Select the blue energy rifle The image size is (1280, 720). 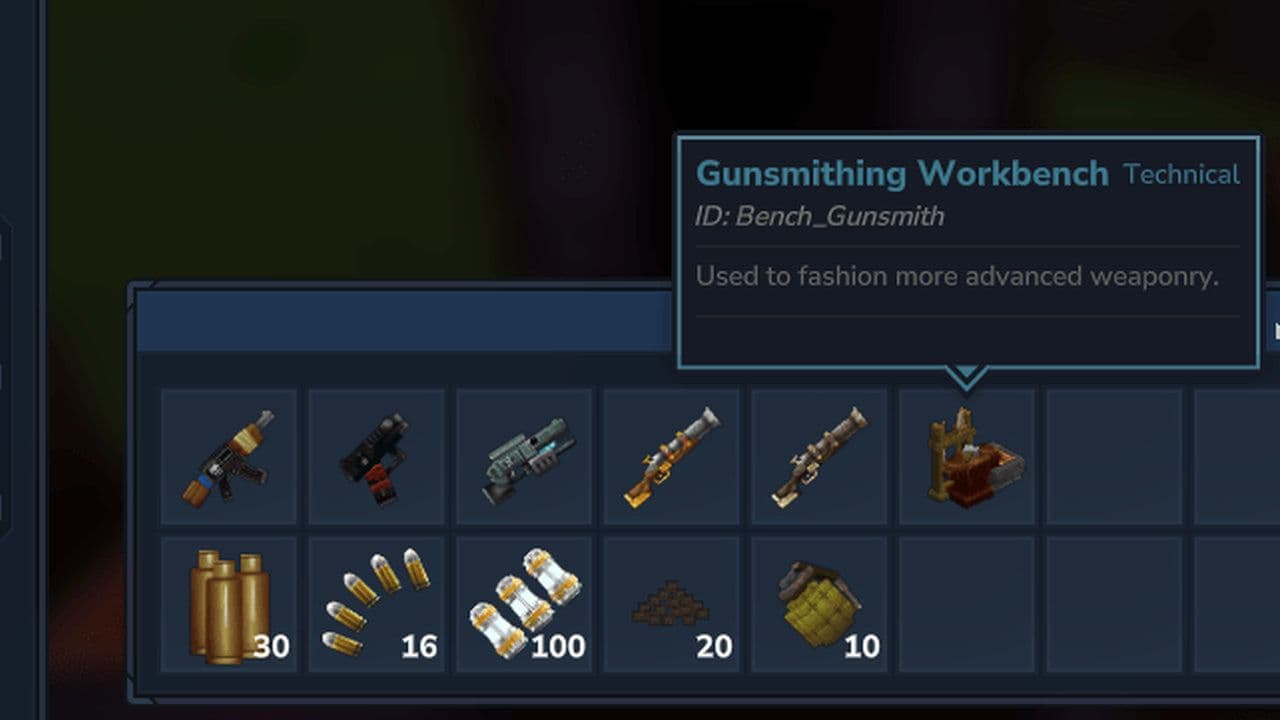tap(523, 456)
